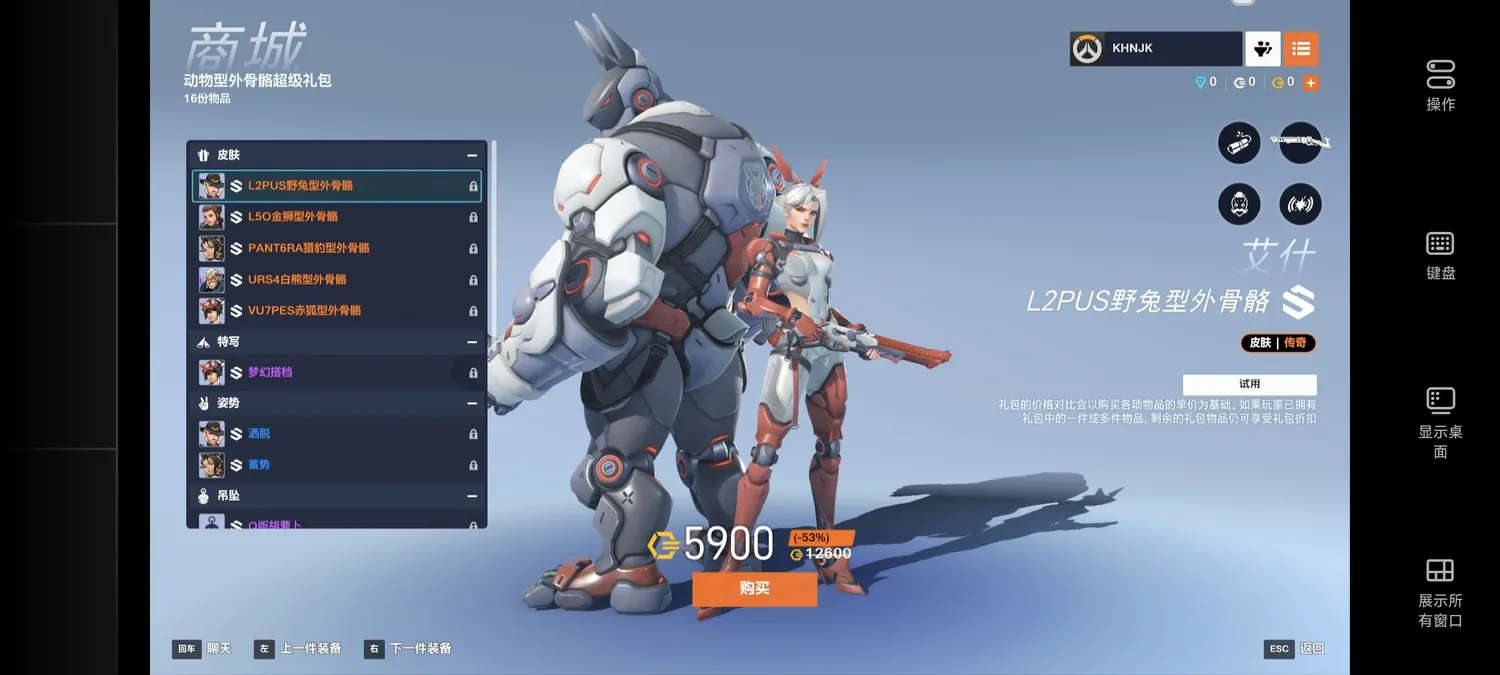Collapse the 特写 section
1500x675 pixels.
point(472,342)
